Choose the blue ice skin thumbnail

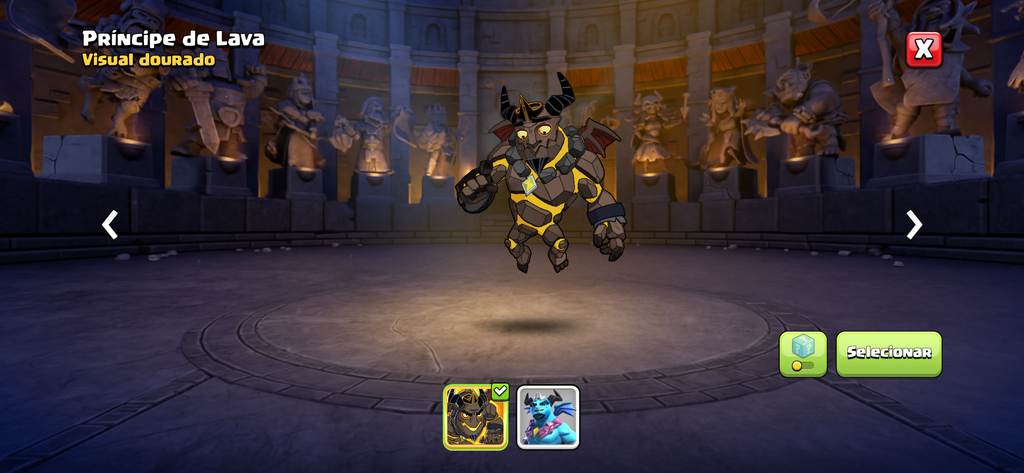coord(548,416)
